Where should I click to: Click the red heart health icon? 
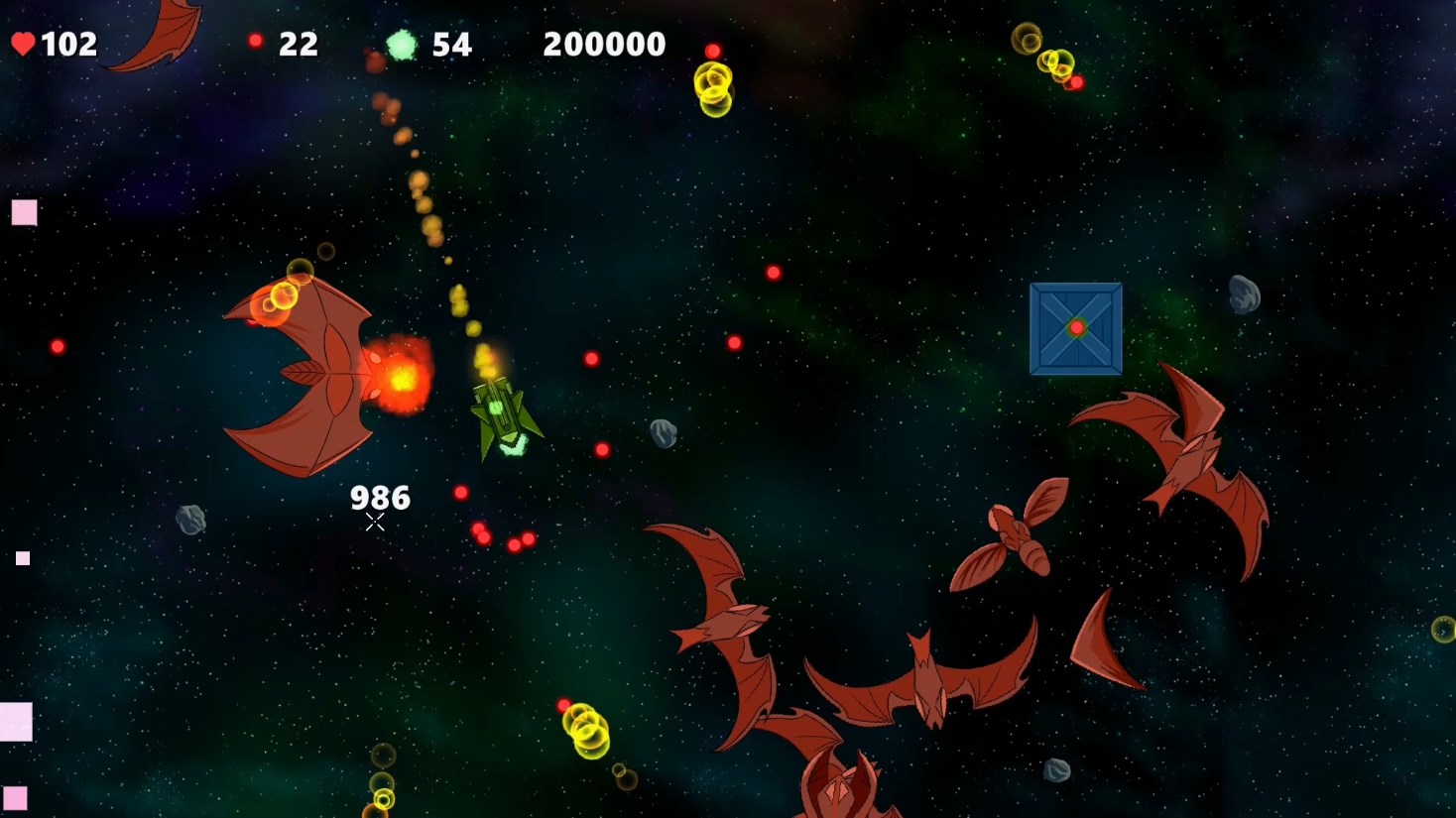[x=23, y=43]
